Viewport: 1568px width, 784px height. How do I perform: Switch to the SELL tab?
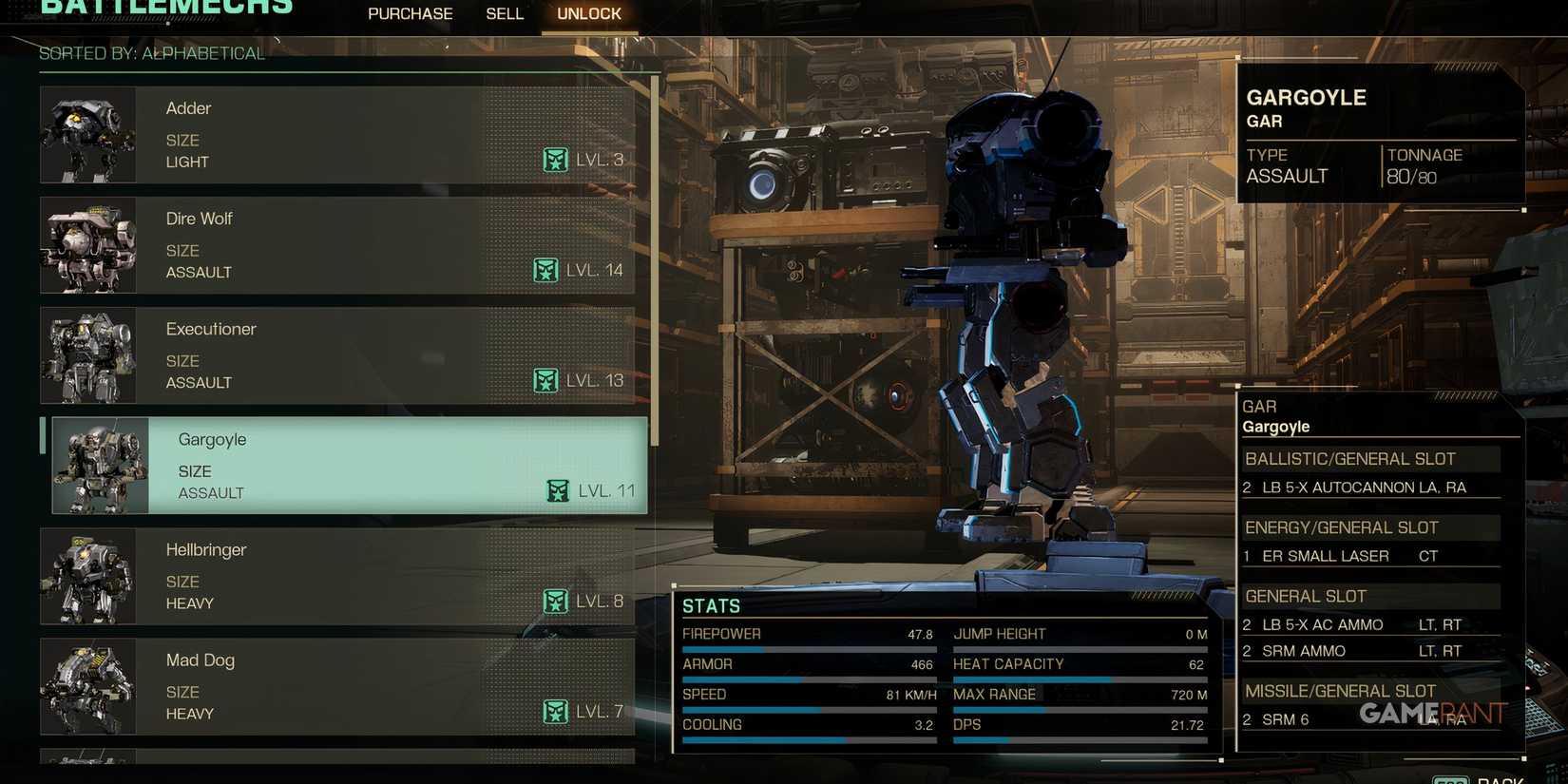[505, 13]
